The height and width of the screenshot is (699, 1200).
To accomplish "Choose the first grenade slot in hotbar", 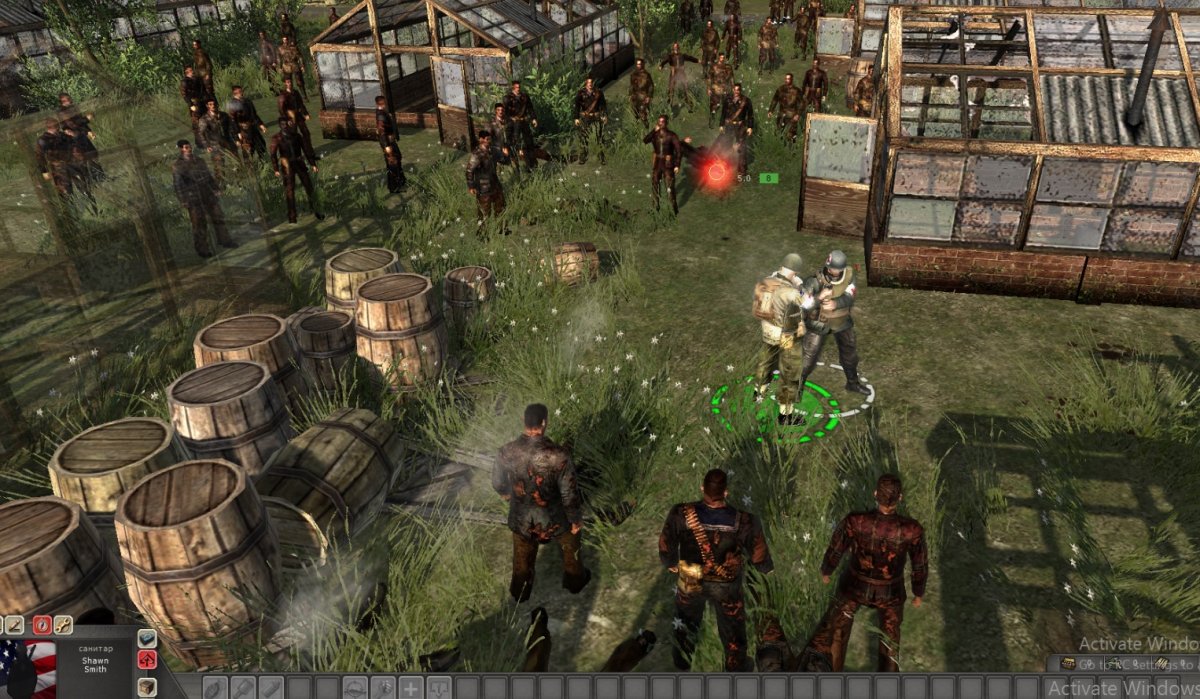I will (215, 688).
